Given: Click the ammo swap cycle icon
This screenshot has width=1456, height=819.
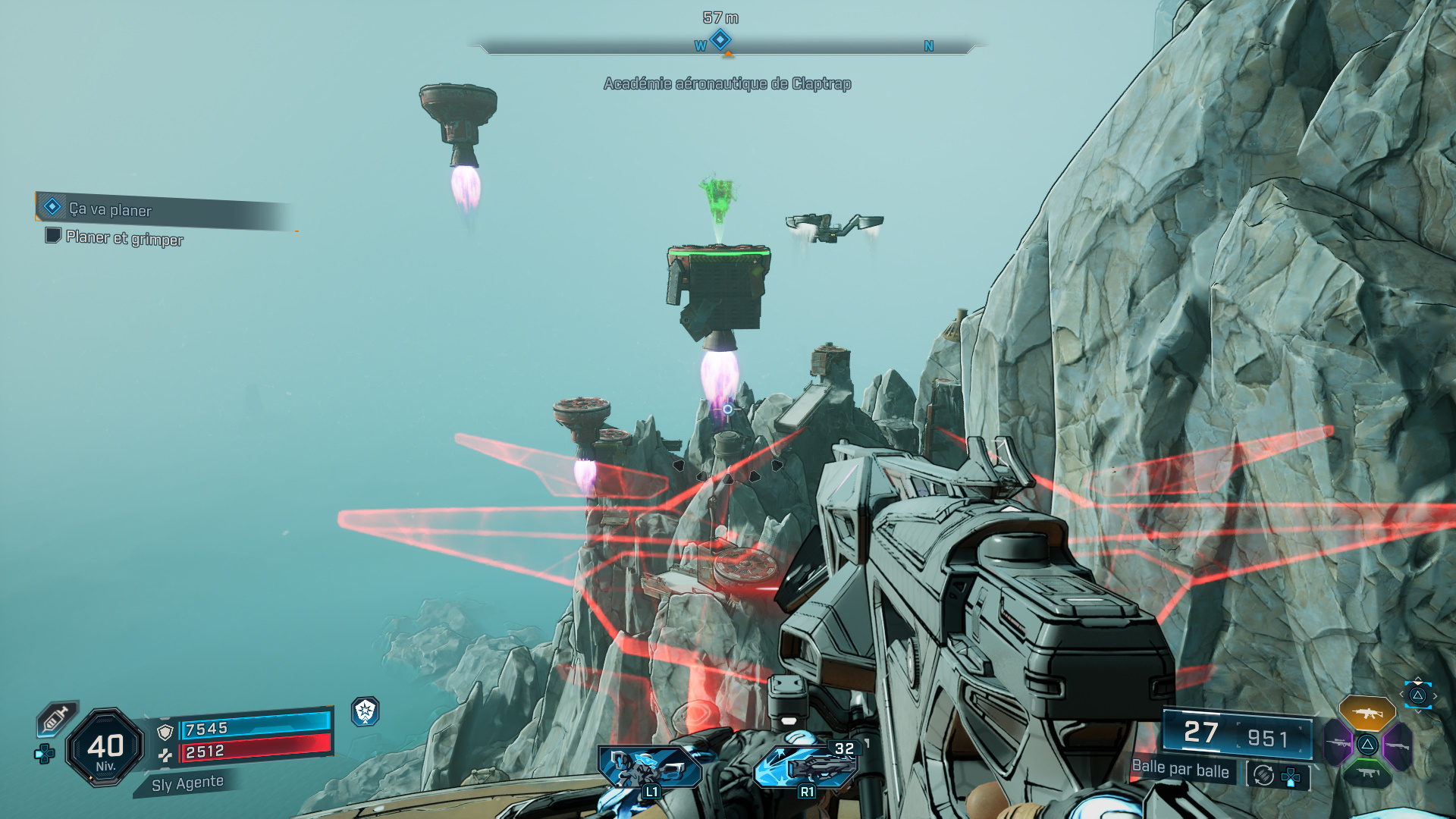Looking at the screenshot, I should pos(1263,775).
